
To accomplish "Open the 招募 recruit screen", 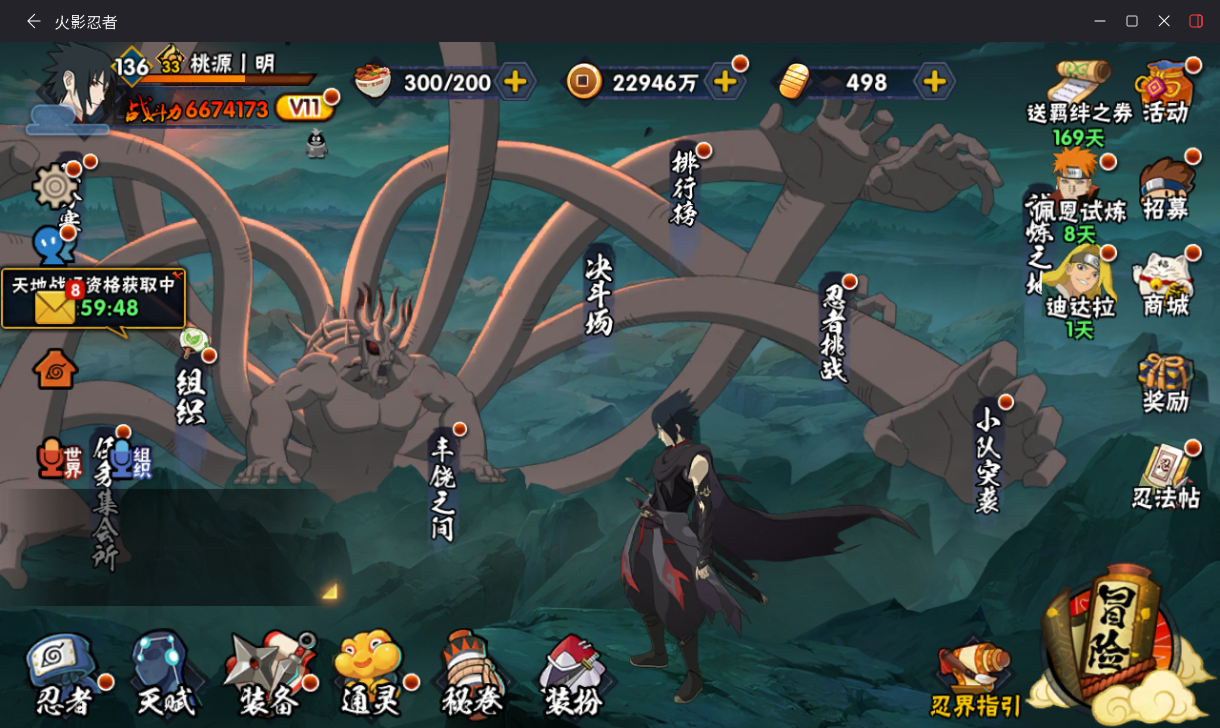I will [1166, 188].
